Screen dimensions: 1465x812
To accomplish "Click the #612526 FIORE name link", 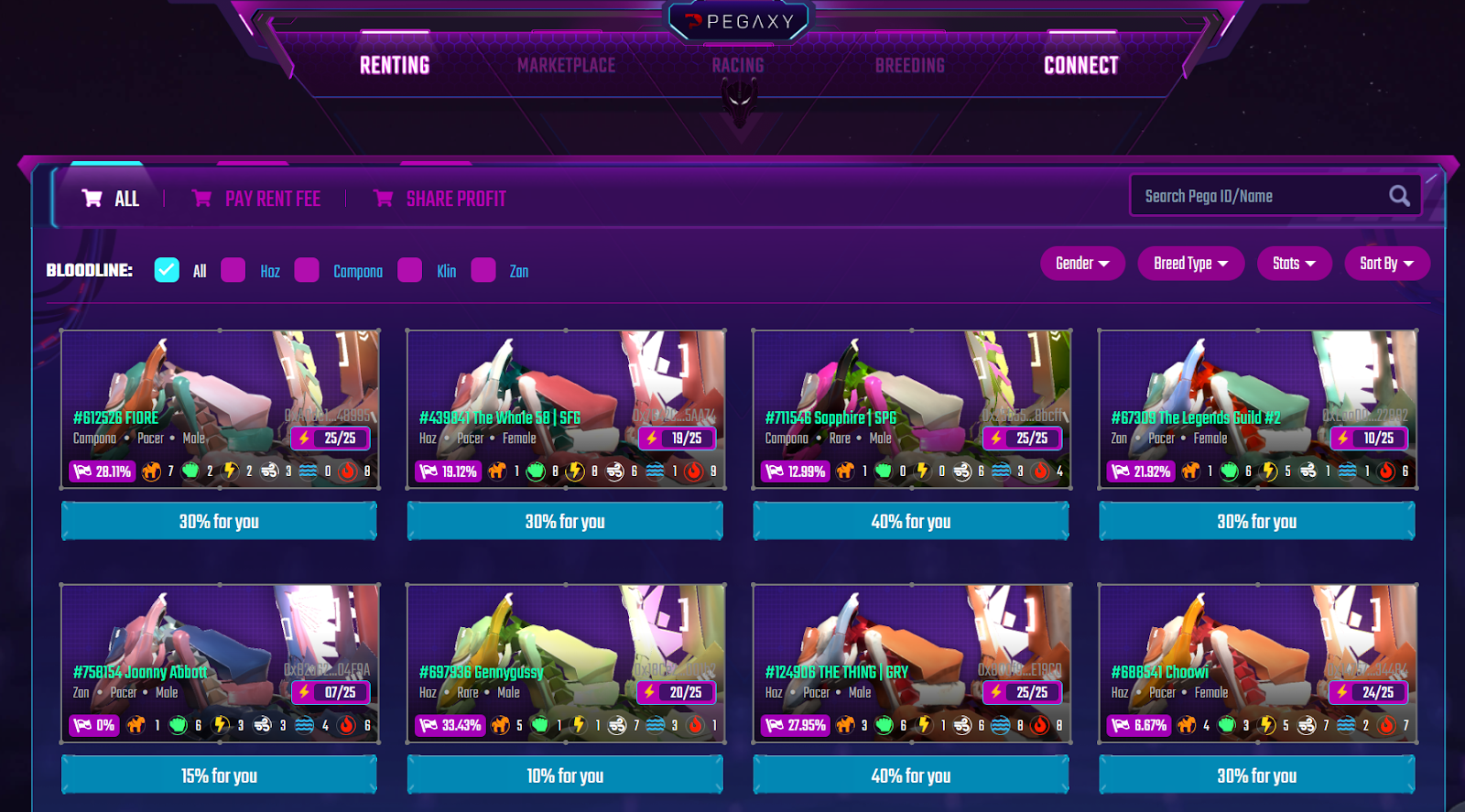I will pyautogui.click(x=117, y=417).
